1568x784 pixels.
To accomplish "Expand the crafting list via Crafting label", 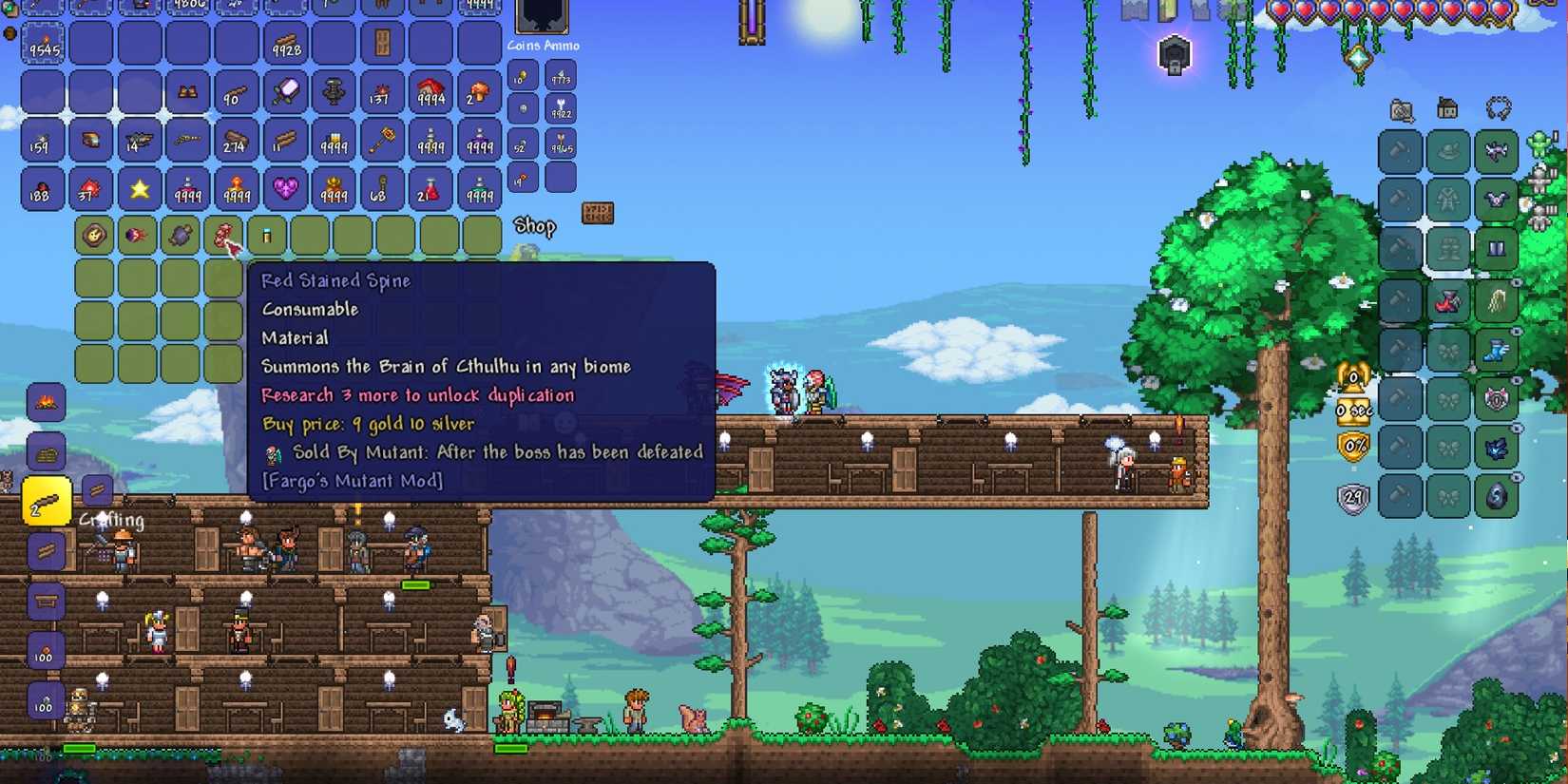I will pyautogui.click(x=114, y=521).
